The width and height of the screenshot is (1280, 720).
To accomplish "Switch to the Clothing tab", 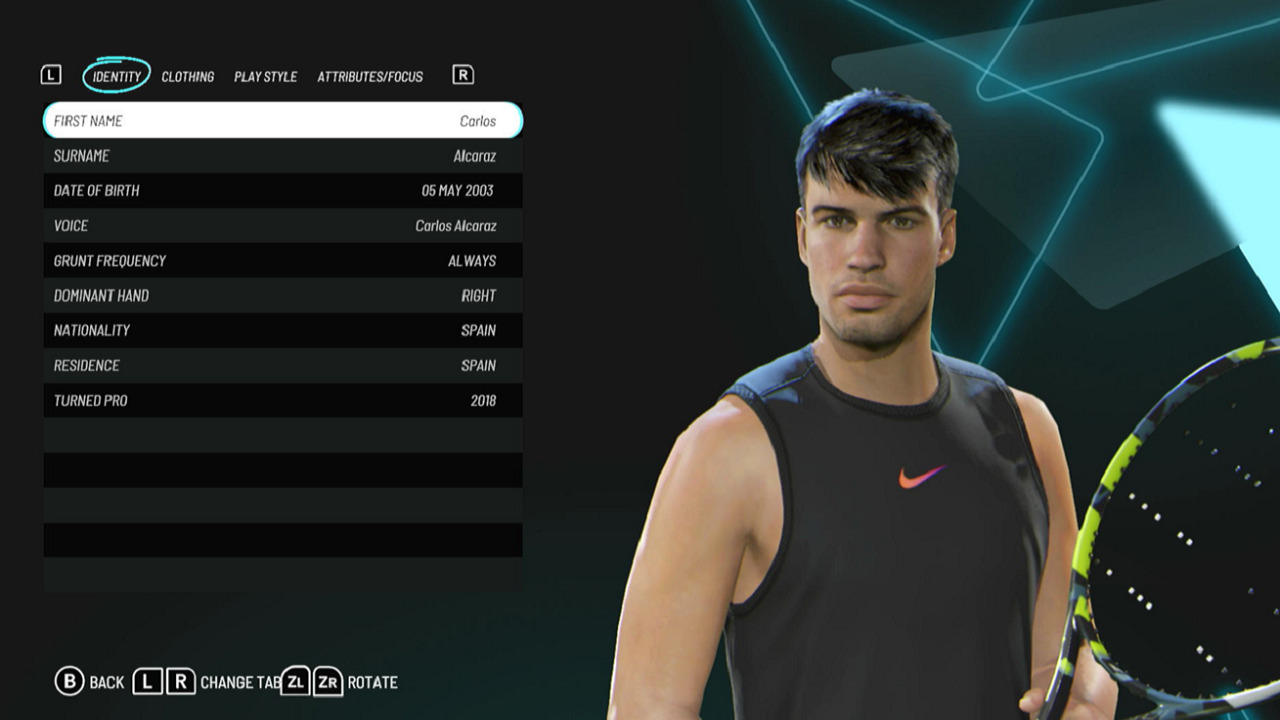I will click(x=189, y=77).
